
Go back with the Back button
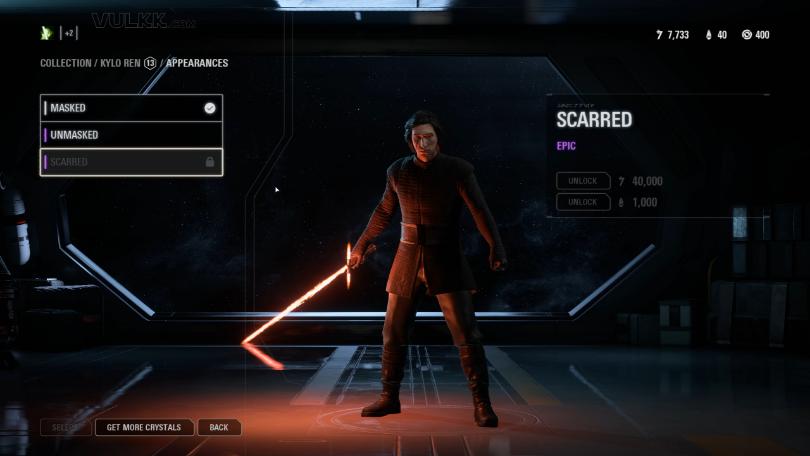pyautogui.click(x=219, y=427)
